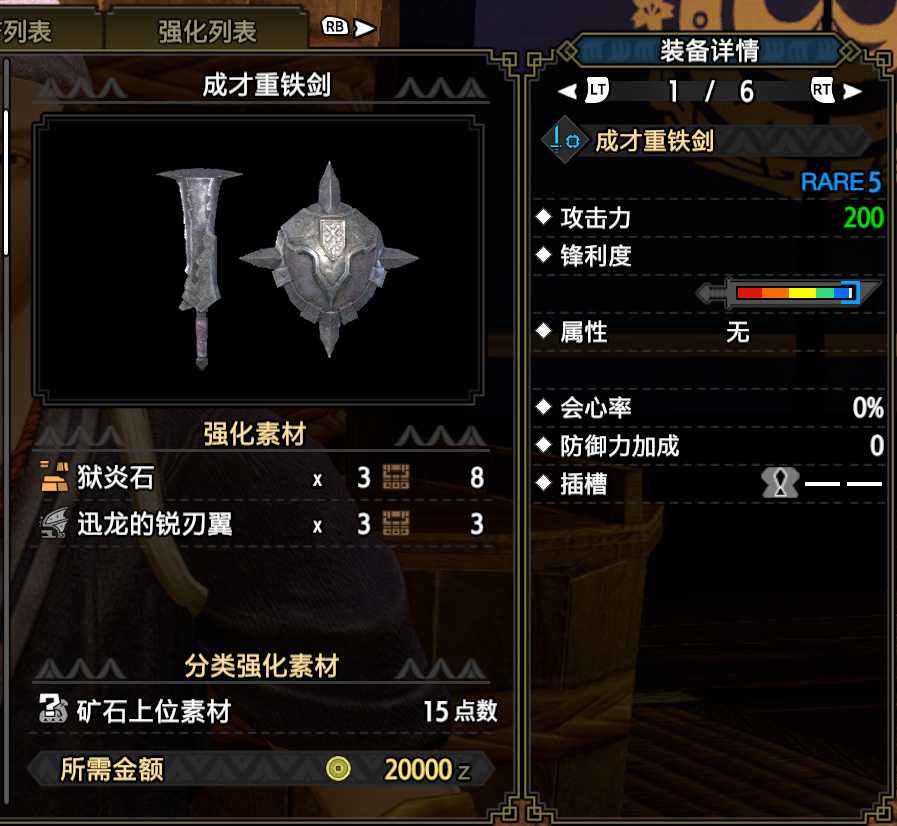897x826 pixels.
Task: Go to previous 装备详情 page with left arrow
Action: tap(567, 91)
